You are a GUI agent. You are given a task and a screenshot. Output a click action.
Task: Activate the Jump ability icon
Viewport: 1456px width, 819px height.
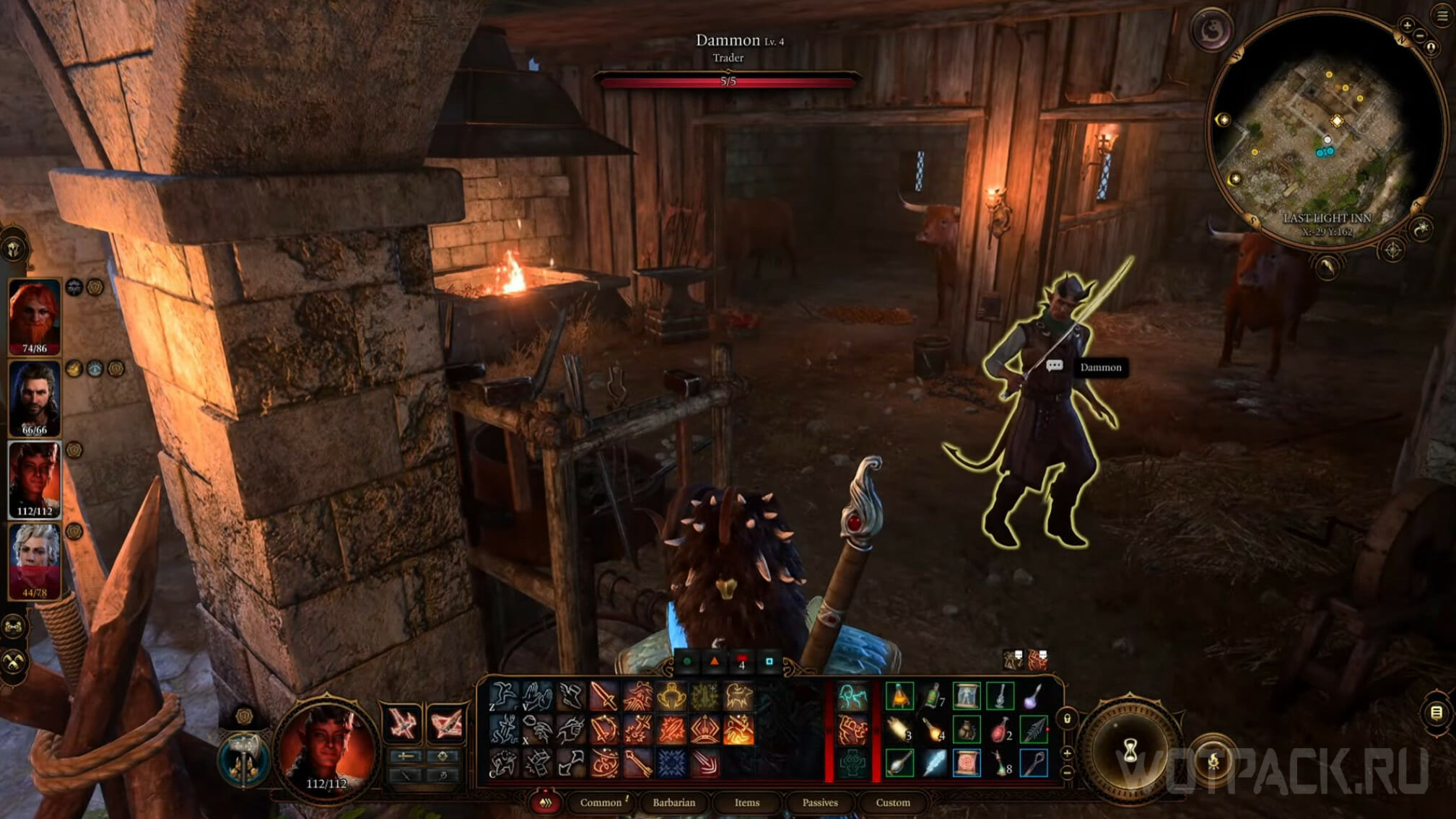(503, 697)
